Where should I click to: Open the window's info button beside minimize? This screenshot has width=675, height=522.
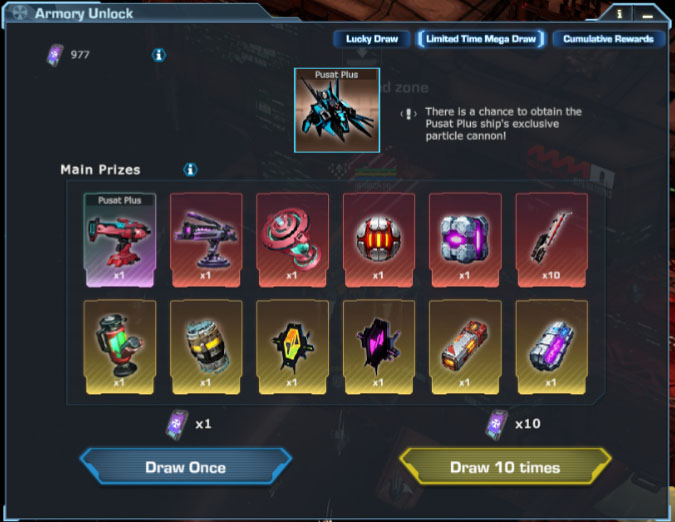tap(621, 14)
